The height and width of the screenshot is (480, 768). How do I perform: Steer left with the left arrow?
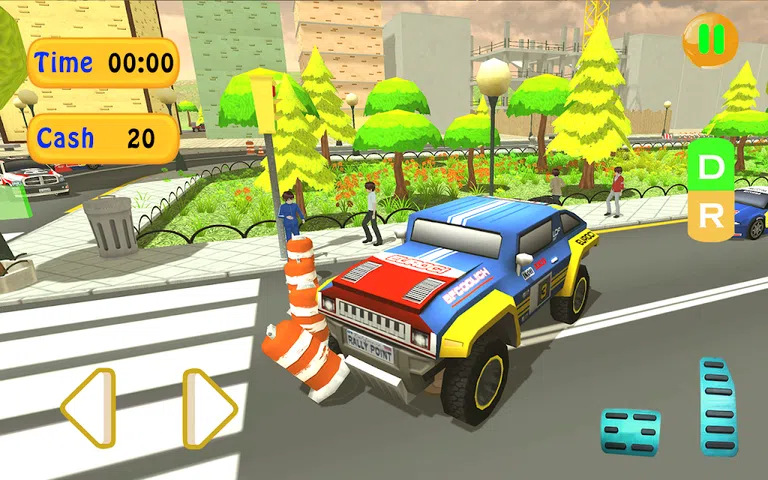[x=89, y=408]
